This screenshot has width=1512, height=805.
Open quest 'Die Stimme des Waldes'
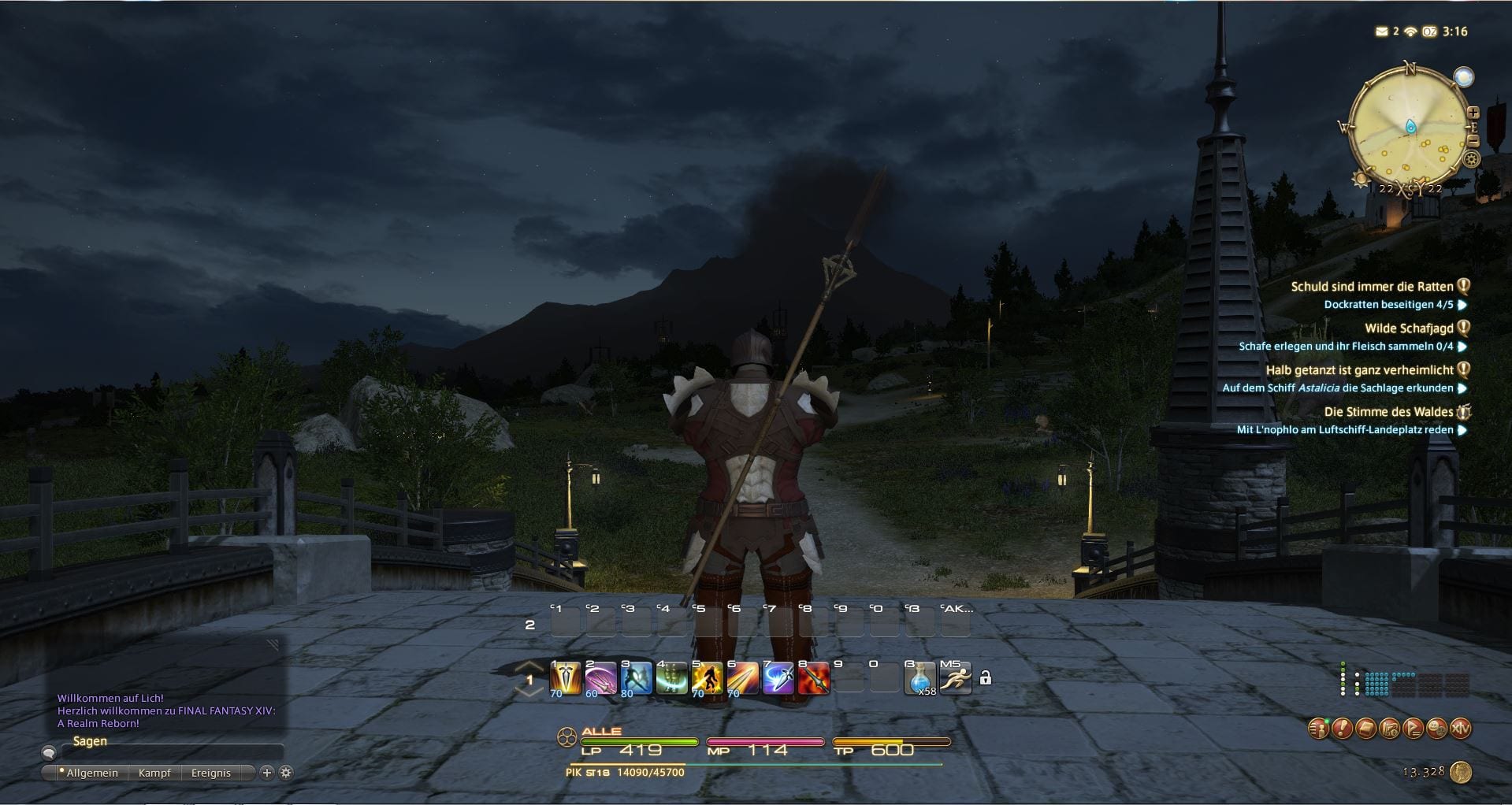coord(1388,412)
